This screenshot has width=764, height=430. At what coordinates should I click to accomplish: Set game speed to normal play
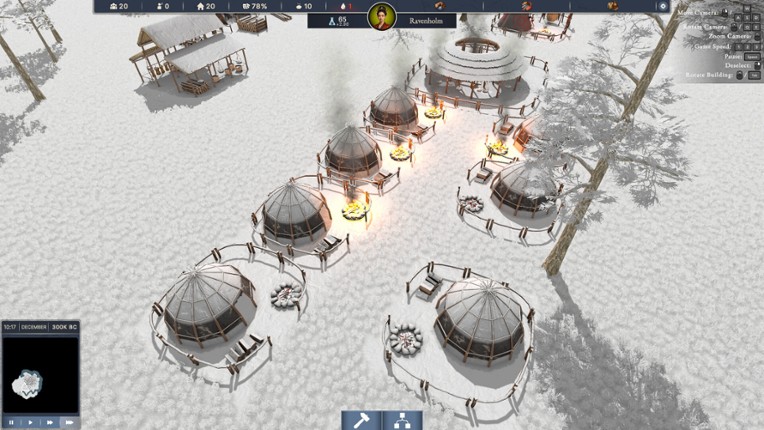click(30, 422)
